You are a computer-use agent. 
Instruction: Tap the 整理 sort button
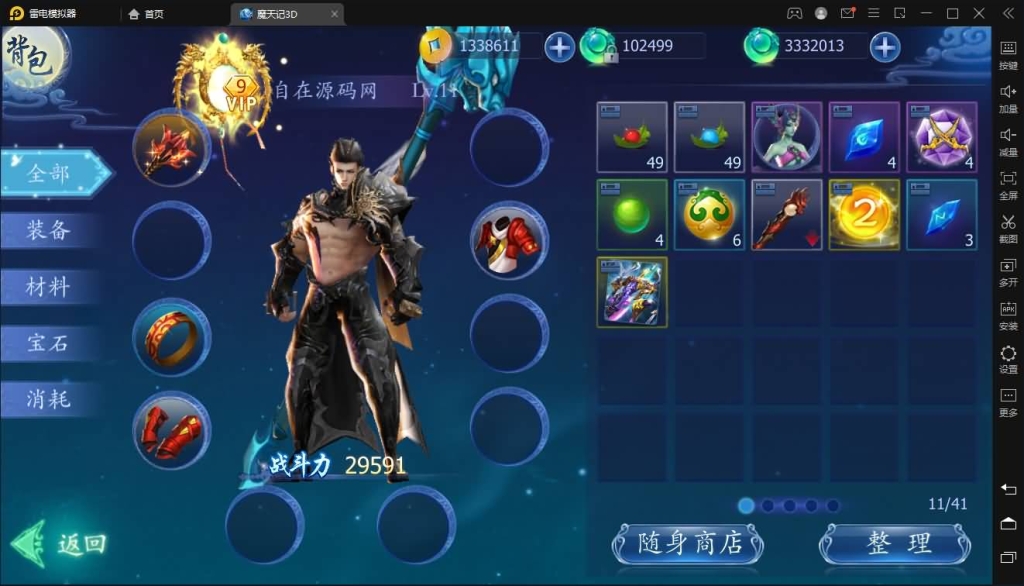point(894,544)
